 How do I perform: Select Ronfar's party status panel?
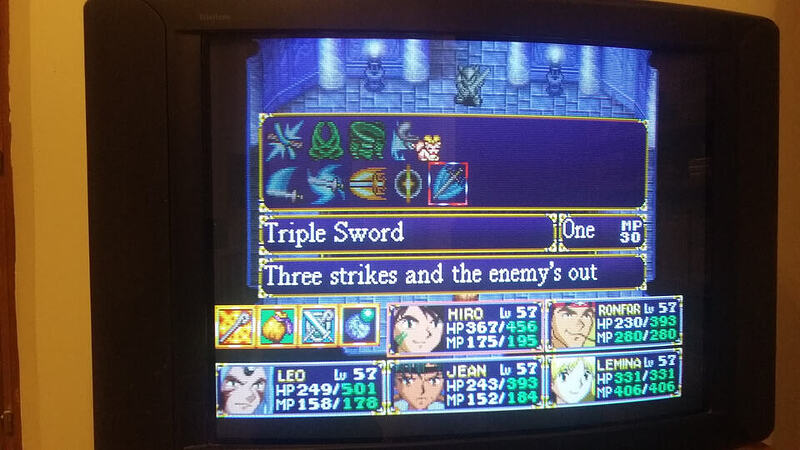tap(614, 322)
